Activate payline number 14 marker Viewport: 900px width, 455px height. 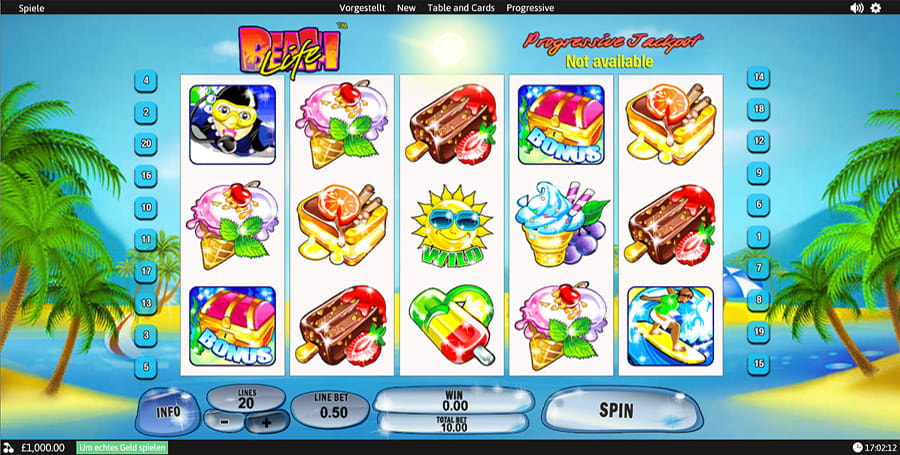pyautogui.click(x=759, y=77)
